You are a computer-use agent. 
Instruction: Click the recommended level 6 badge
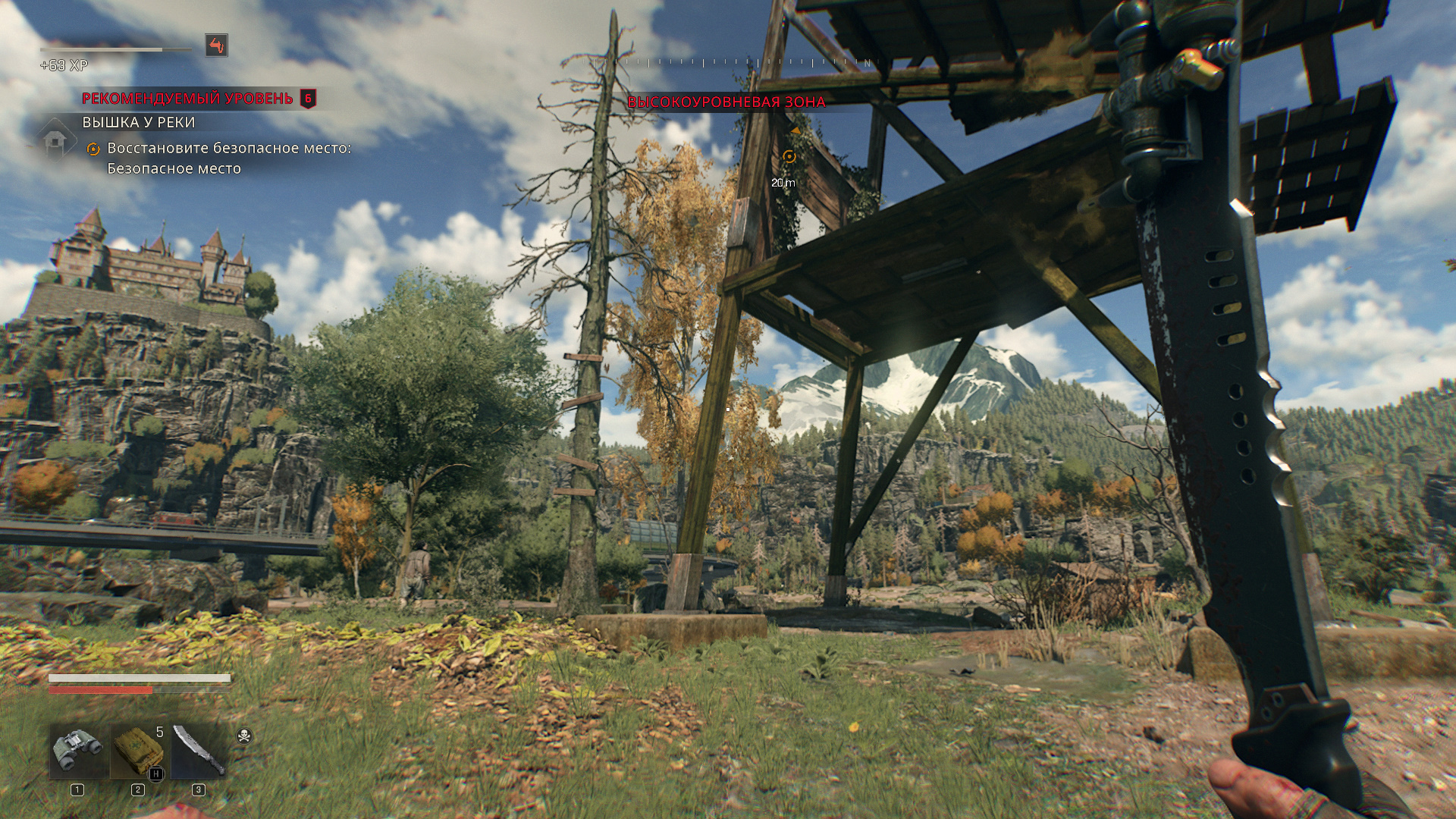(x=308, y=99)
